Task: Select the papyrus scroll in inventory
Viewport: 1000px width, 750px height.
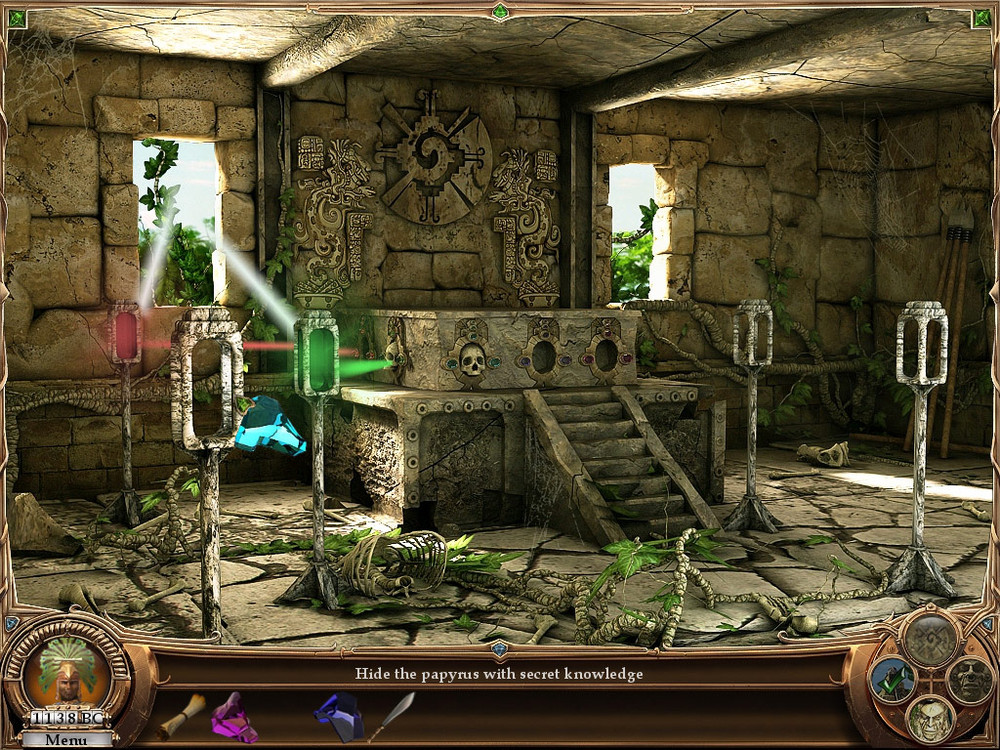Action: tap(180, 714)
